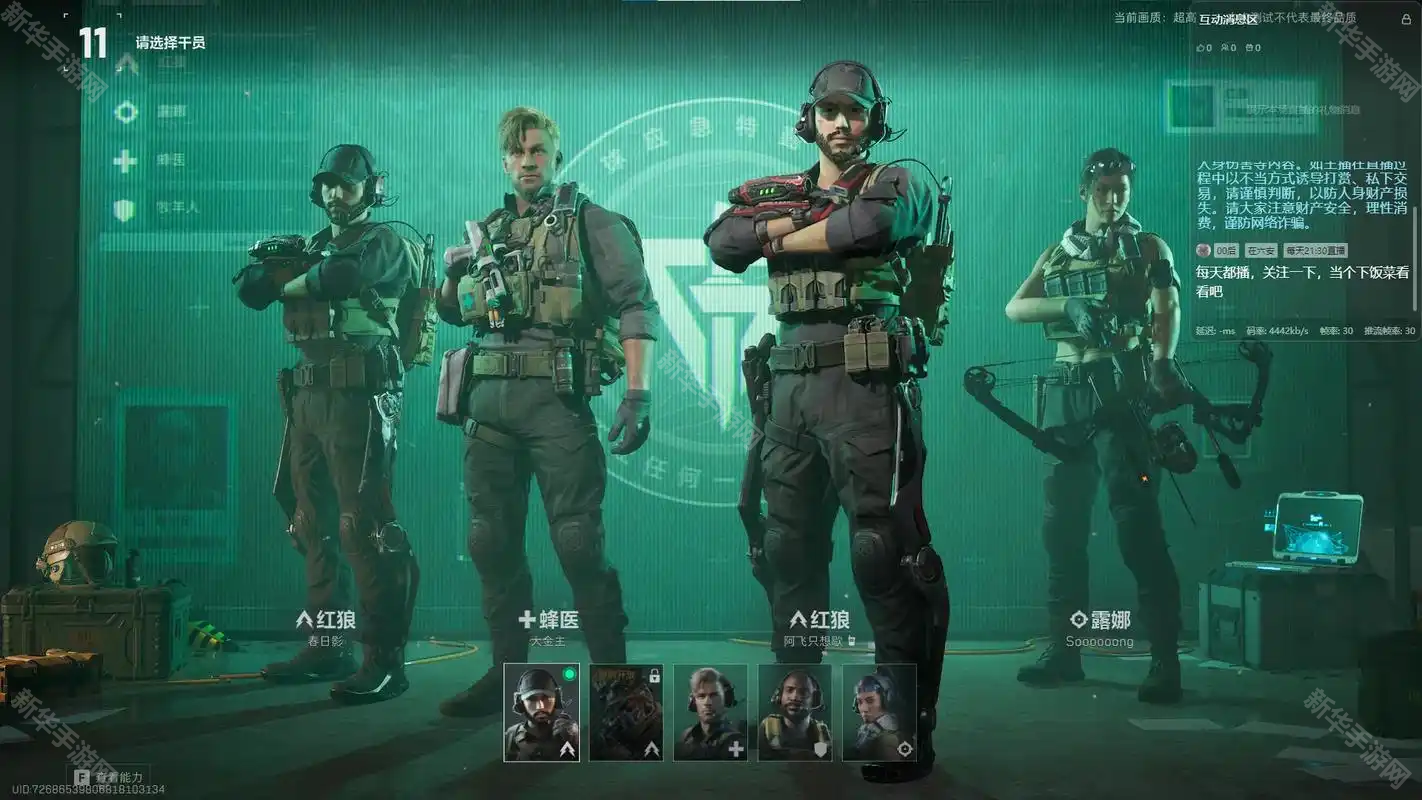
Task: Switch to the recon crosshair class category
Action: 126,112
